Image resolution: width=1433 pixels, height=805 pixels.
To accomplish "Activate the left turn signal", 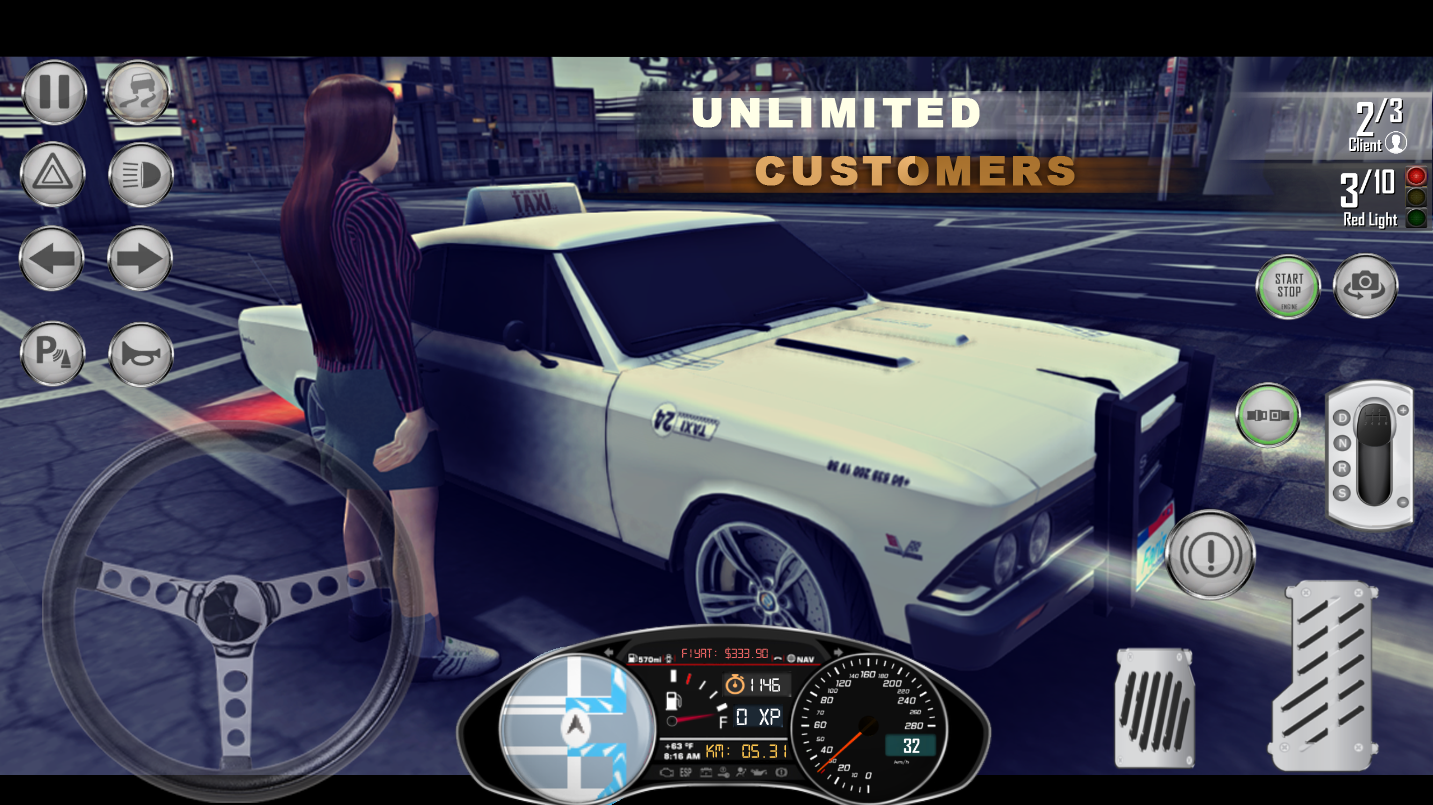I will [53, 258].
